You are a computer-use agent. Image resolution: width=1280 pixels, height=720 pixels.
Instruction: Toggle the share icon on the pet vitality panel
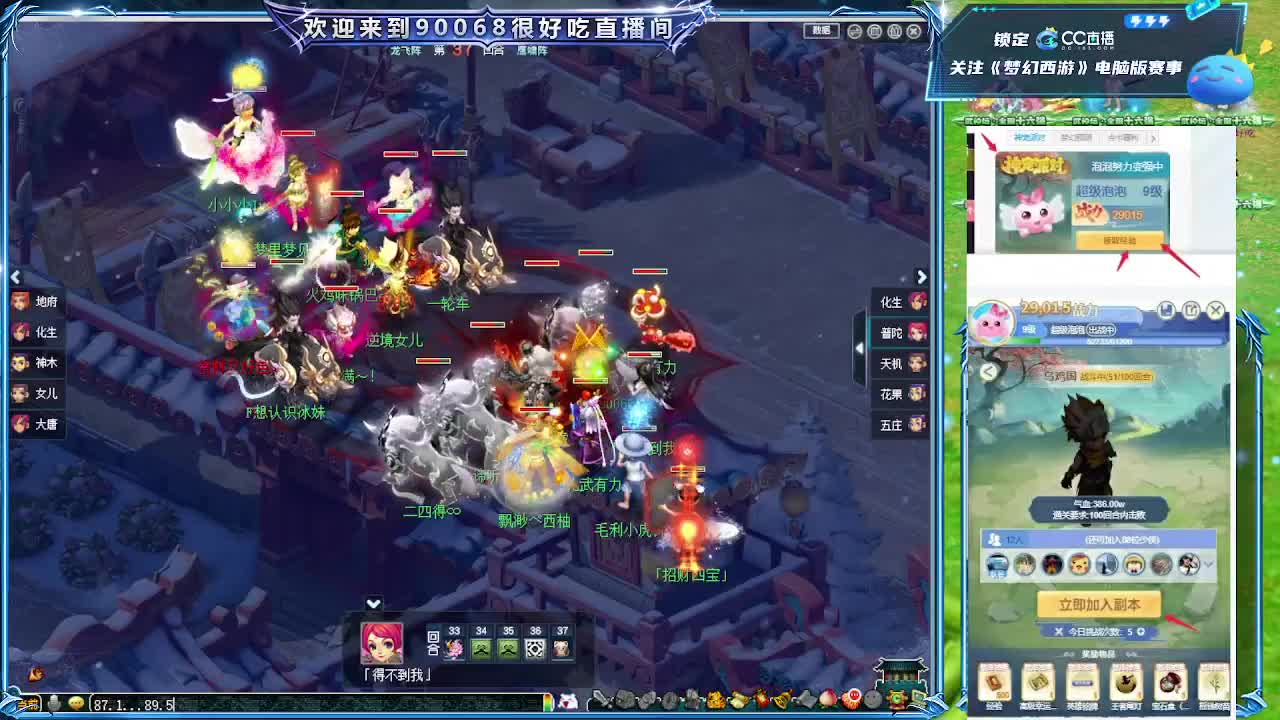point(1192,309)
